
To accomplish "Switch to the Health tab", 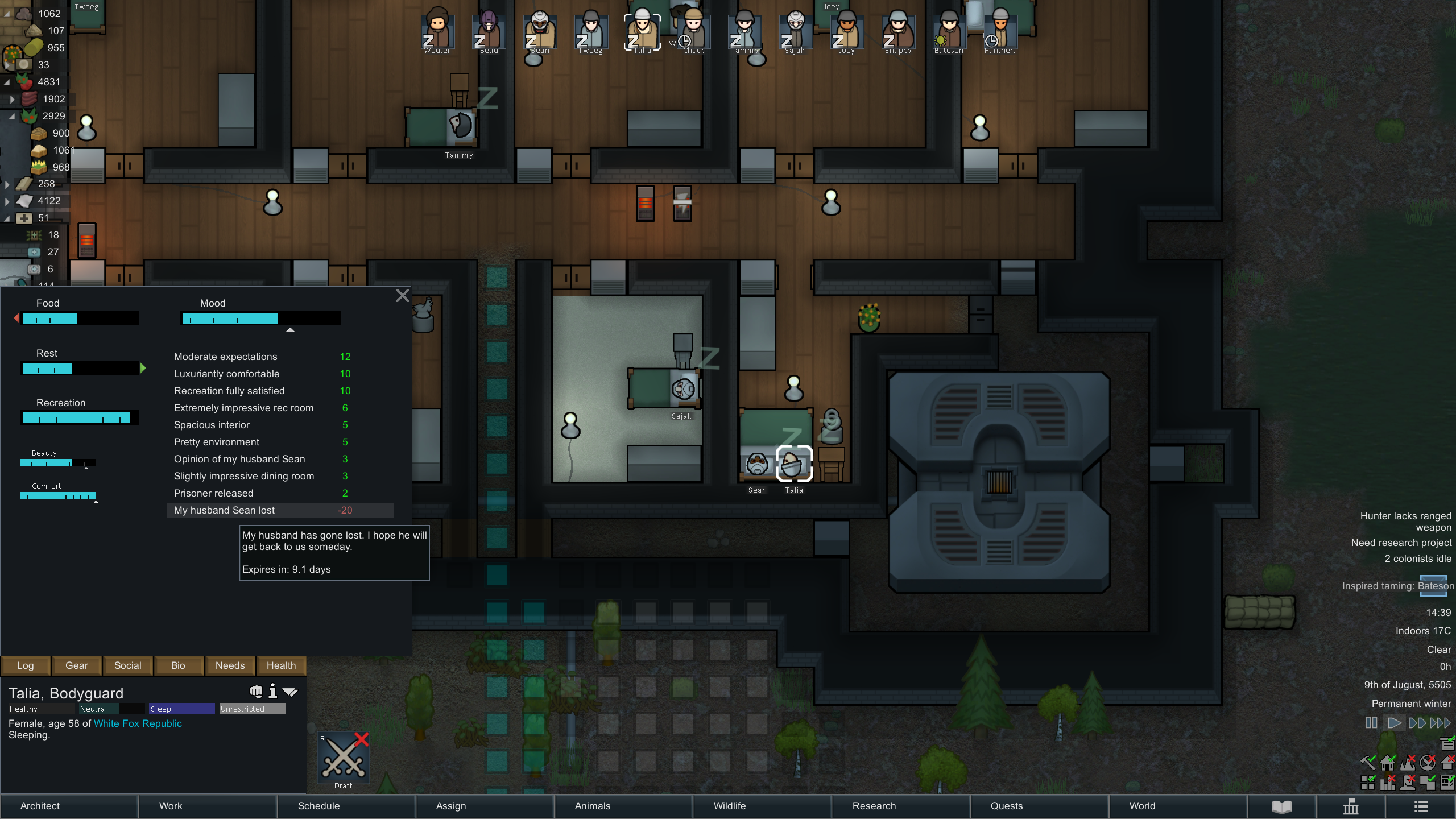I will tap(281, 665).
